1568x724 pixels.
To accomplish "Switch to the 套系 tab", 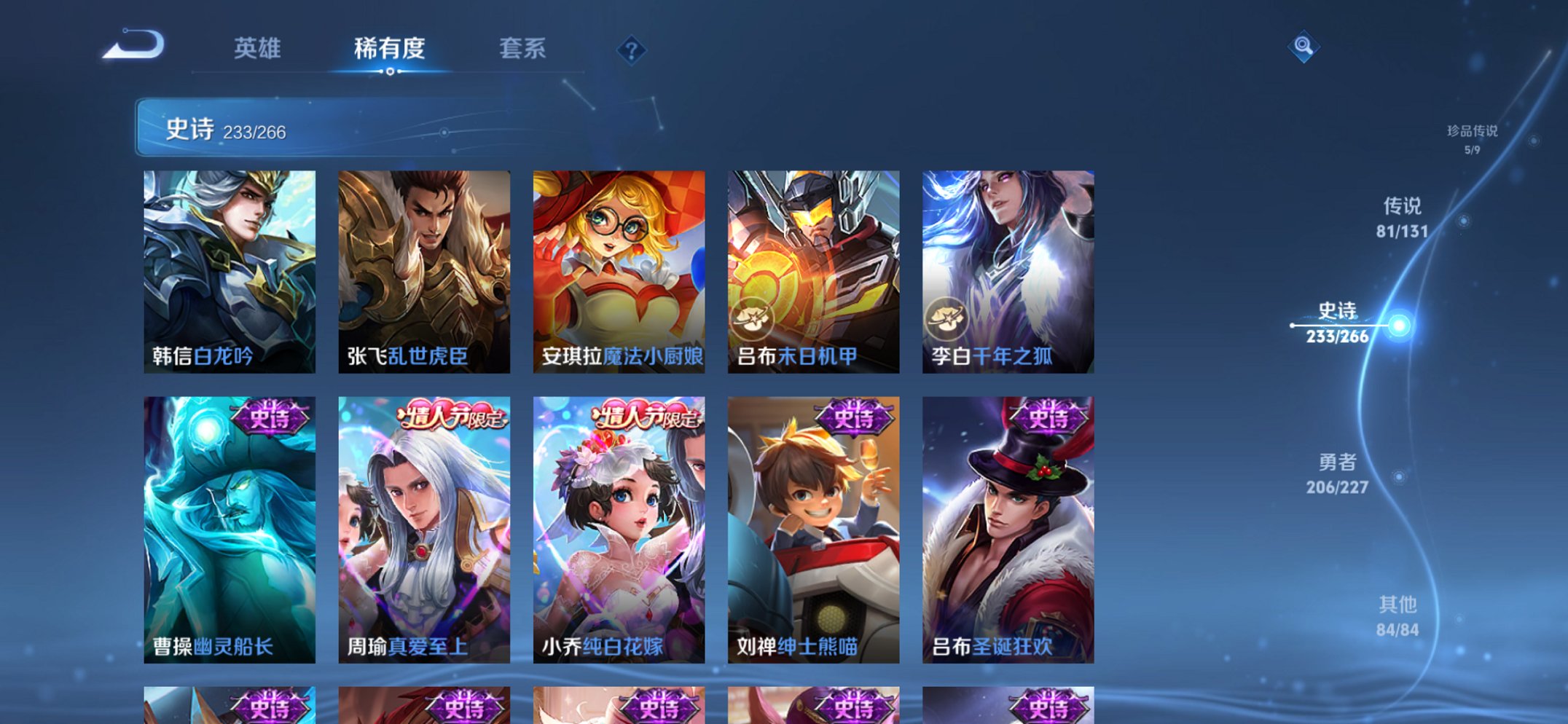I will click(523, 50).
